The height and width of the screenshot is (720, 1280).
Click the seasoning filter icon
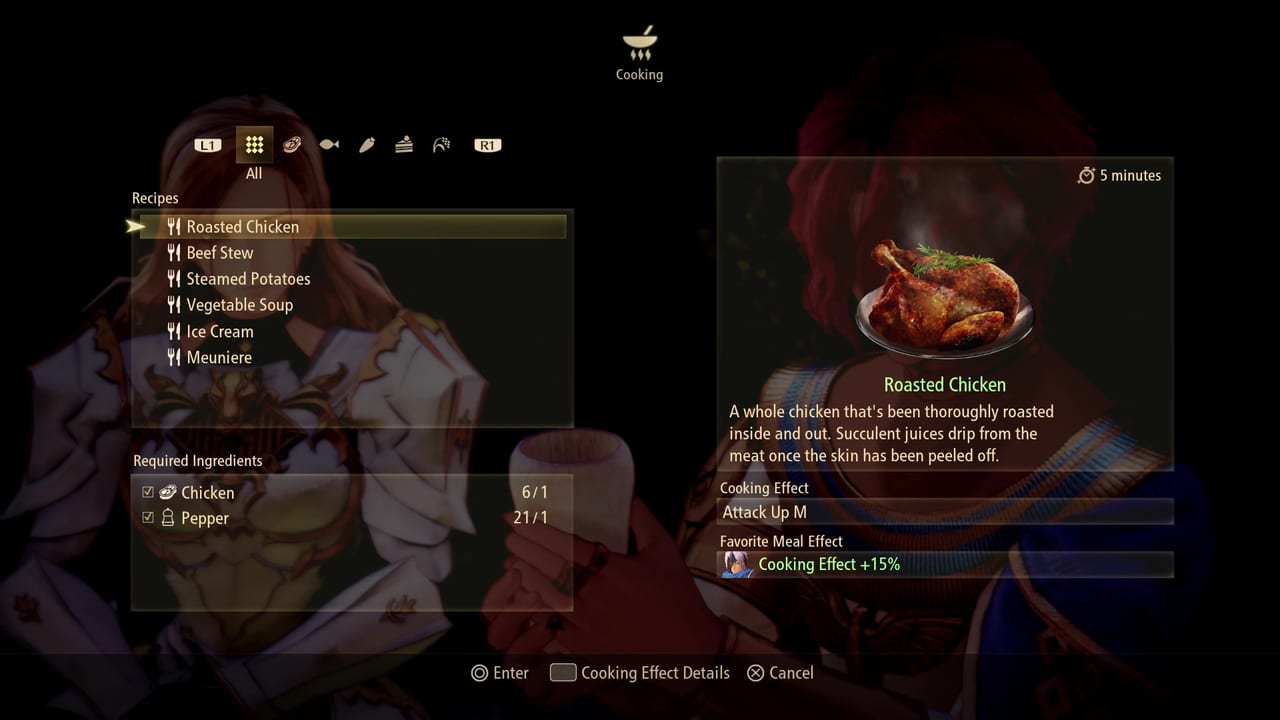[441, 145]
